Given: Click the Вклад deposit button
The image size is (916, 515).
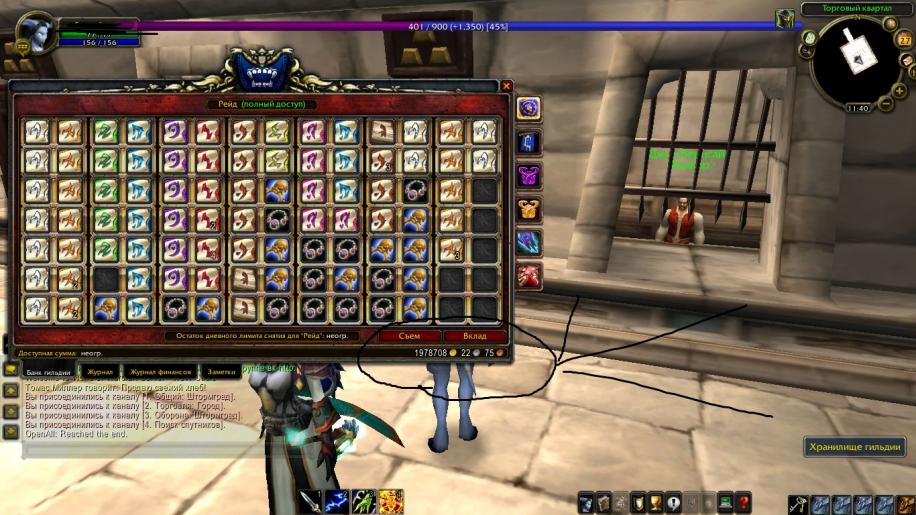Looking at the screenshot, I should click(474, 336).
